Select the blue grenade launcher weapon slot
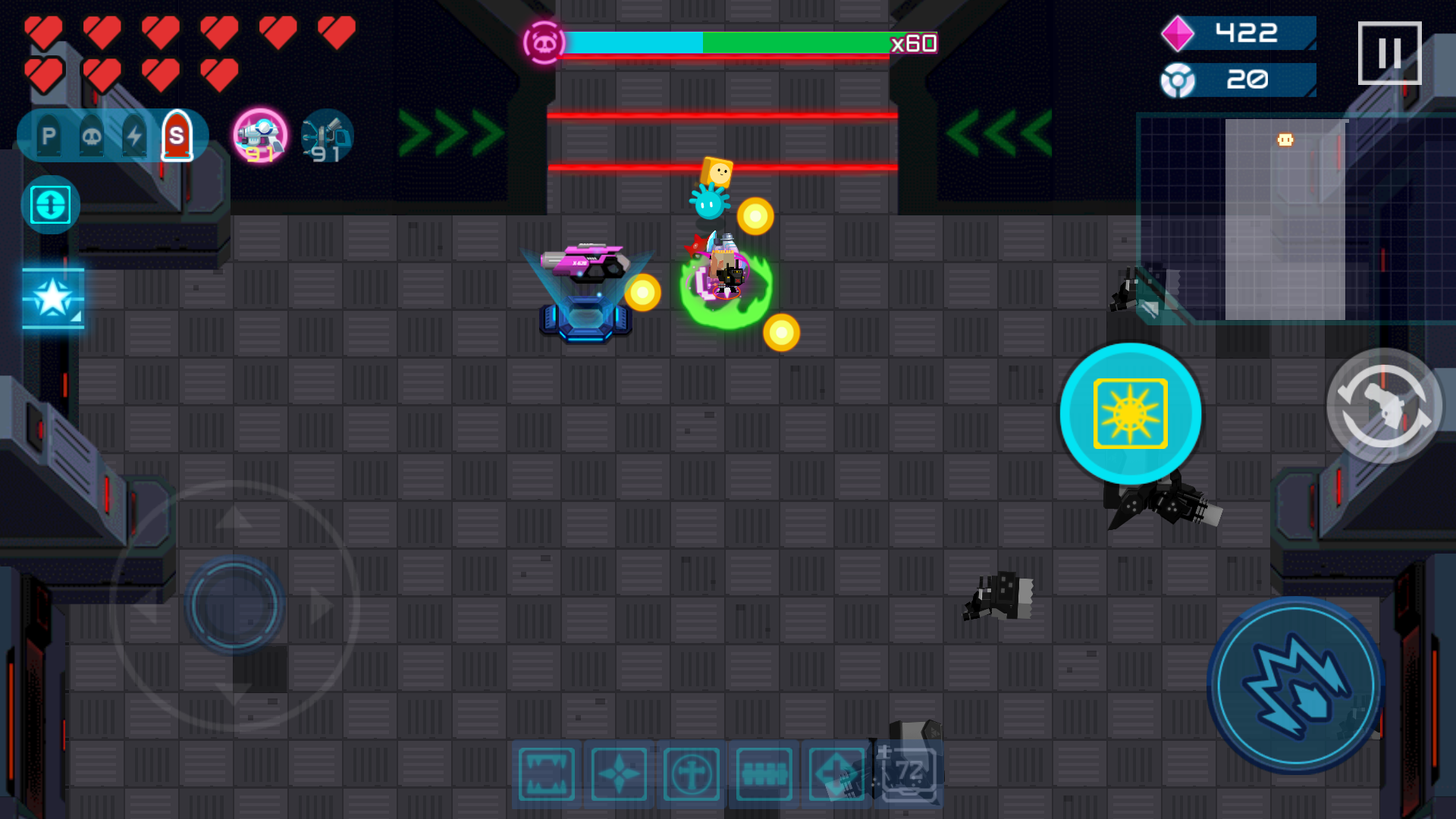1456x819 pixels. coord(326,135)
